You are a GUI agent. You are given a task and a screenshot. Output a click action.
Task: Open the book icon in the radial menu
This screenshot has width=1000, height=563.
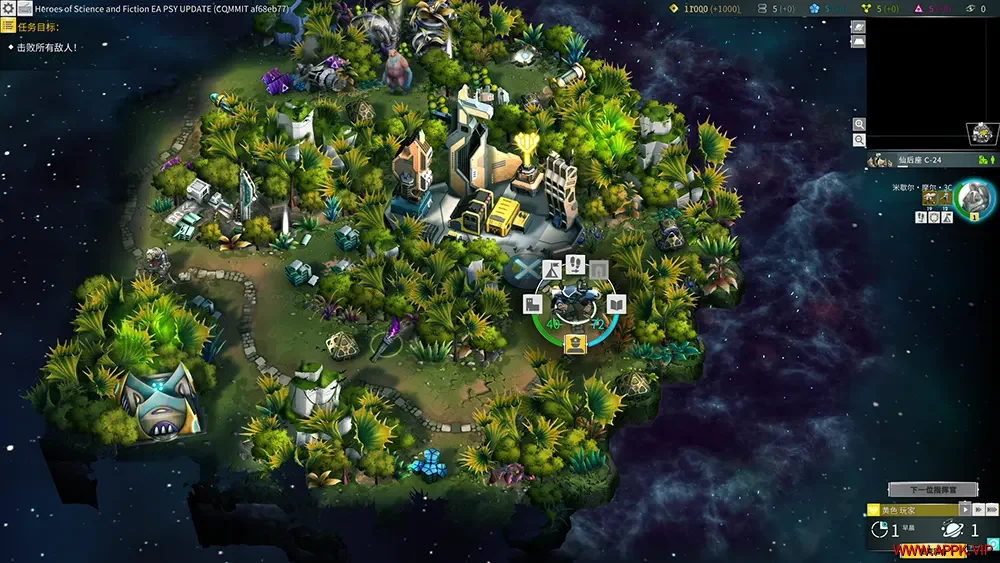click(x=616, y=304)
